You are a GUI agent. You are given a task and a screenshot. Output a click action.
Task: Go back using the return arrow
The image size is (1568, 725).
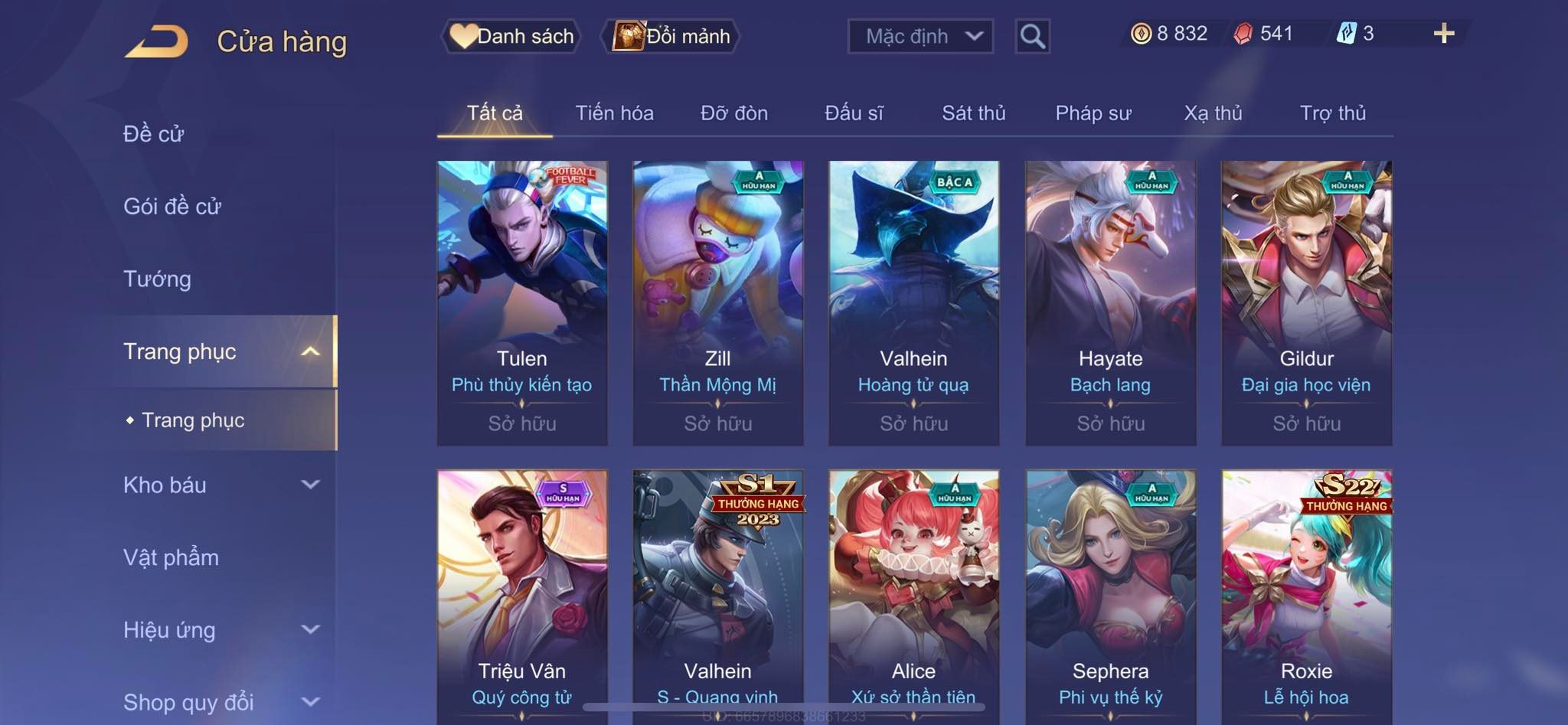(157, 41)
